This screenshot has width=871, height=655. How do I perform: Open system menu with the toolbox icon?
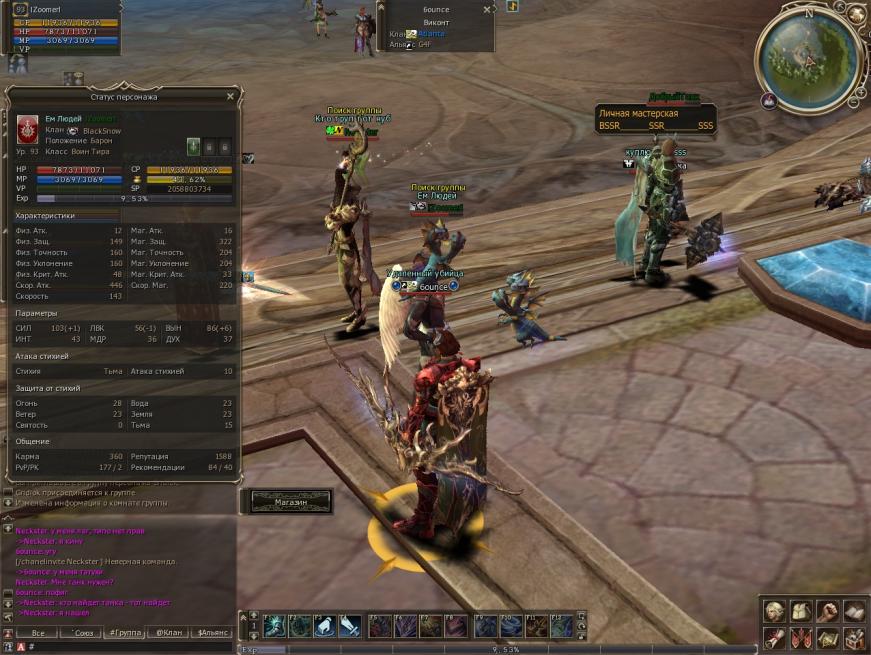point(853,637)
